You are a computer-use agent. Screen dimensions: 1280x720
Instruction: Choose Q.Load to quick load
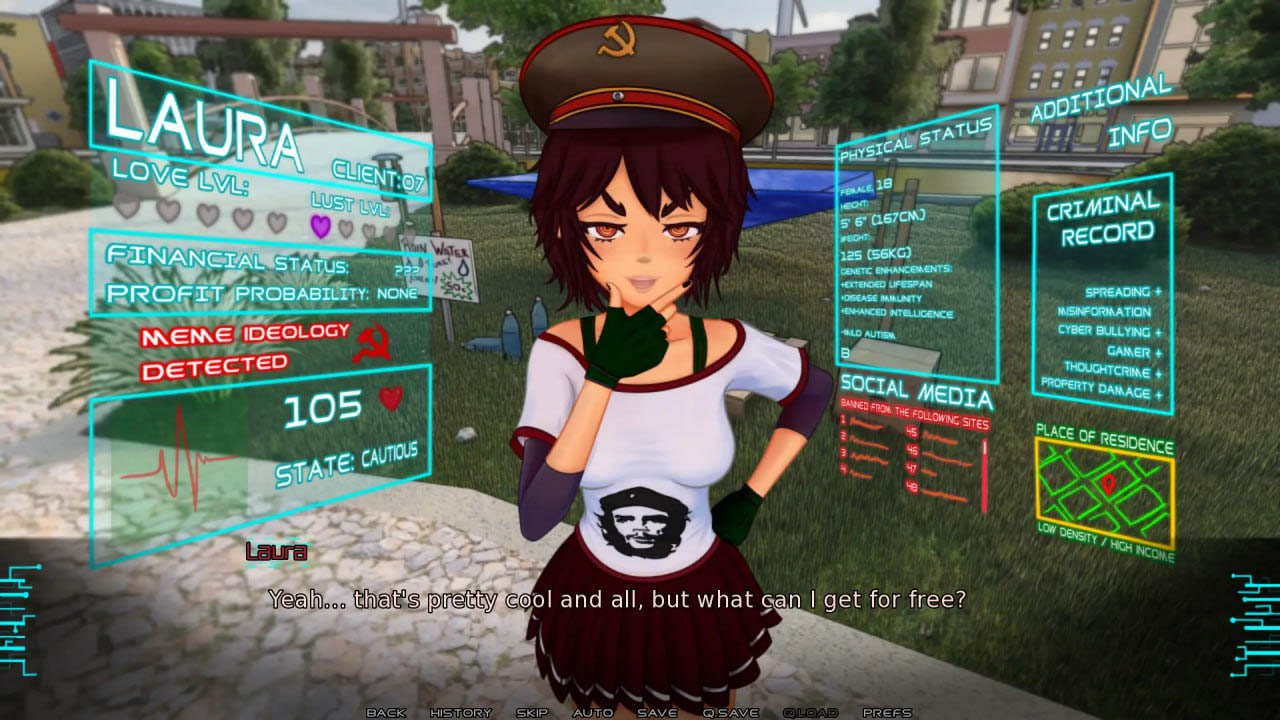click(810, 712)
